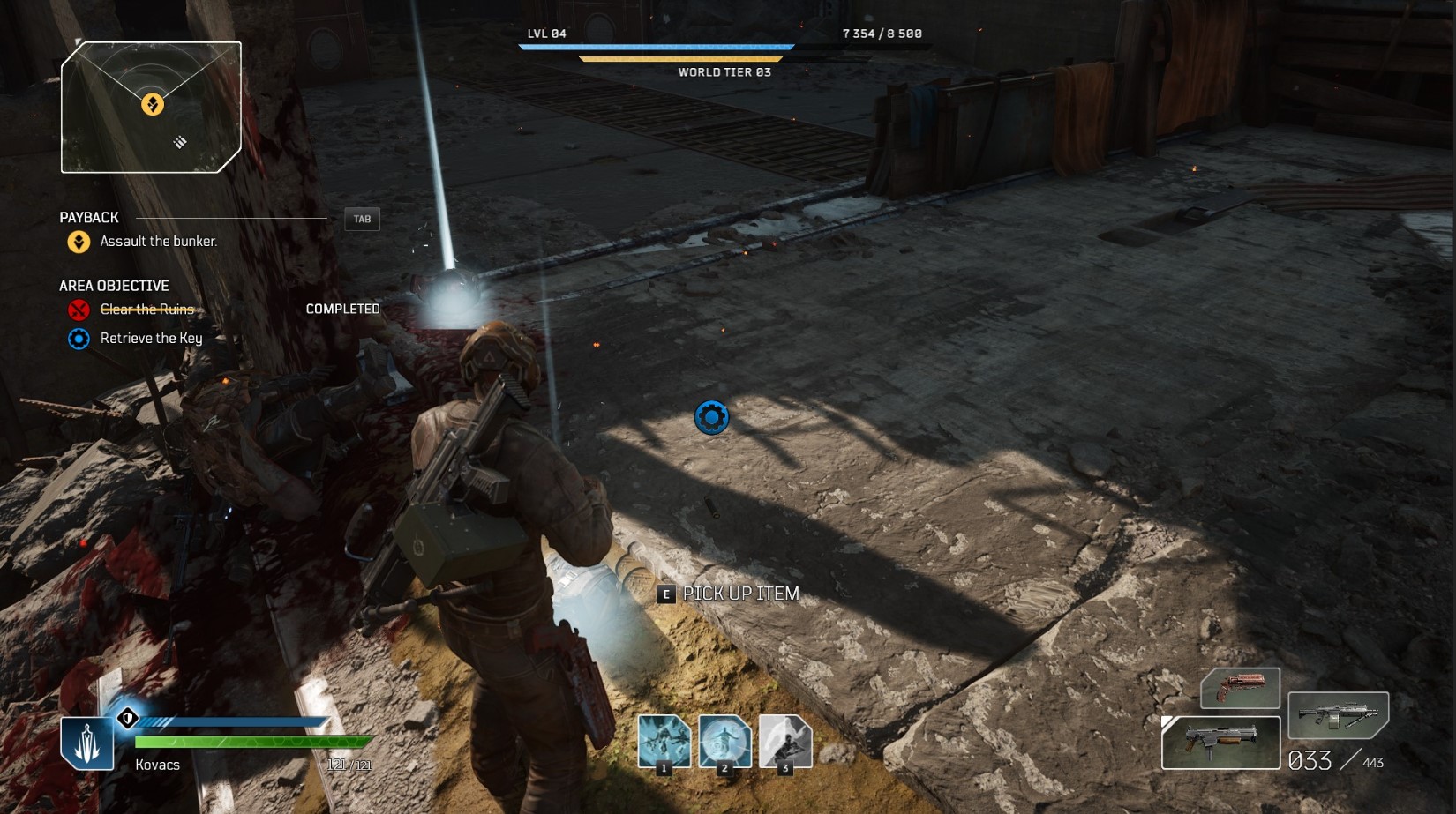Activate the first skill icon
This screenshot has width=1456, height=814.
[664, 741]
